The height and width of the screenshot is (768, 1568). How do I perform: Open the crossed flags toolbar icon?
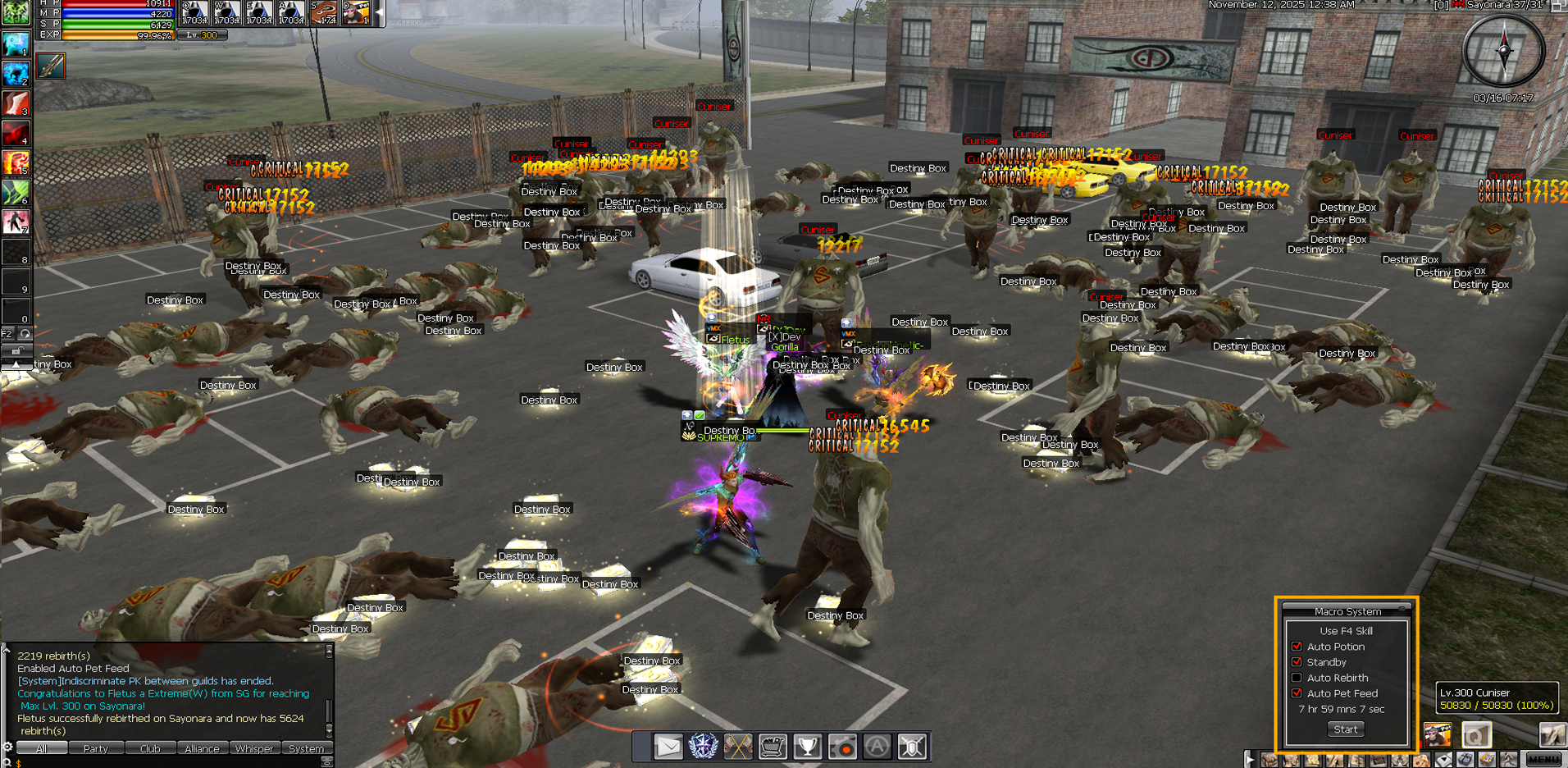738,747
